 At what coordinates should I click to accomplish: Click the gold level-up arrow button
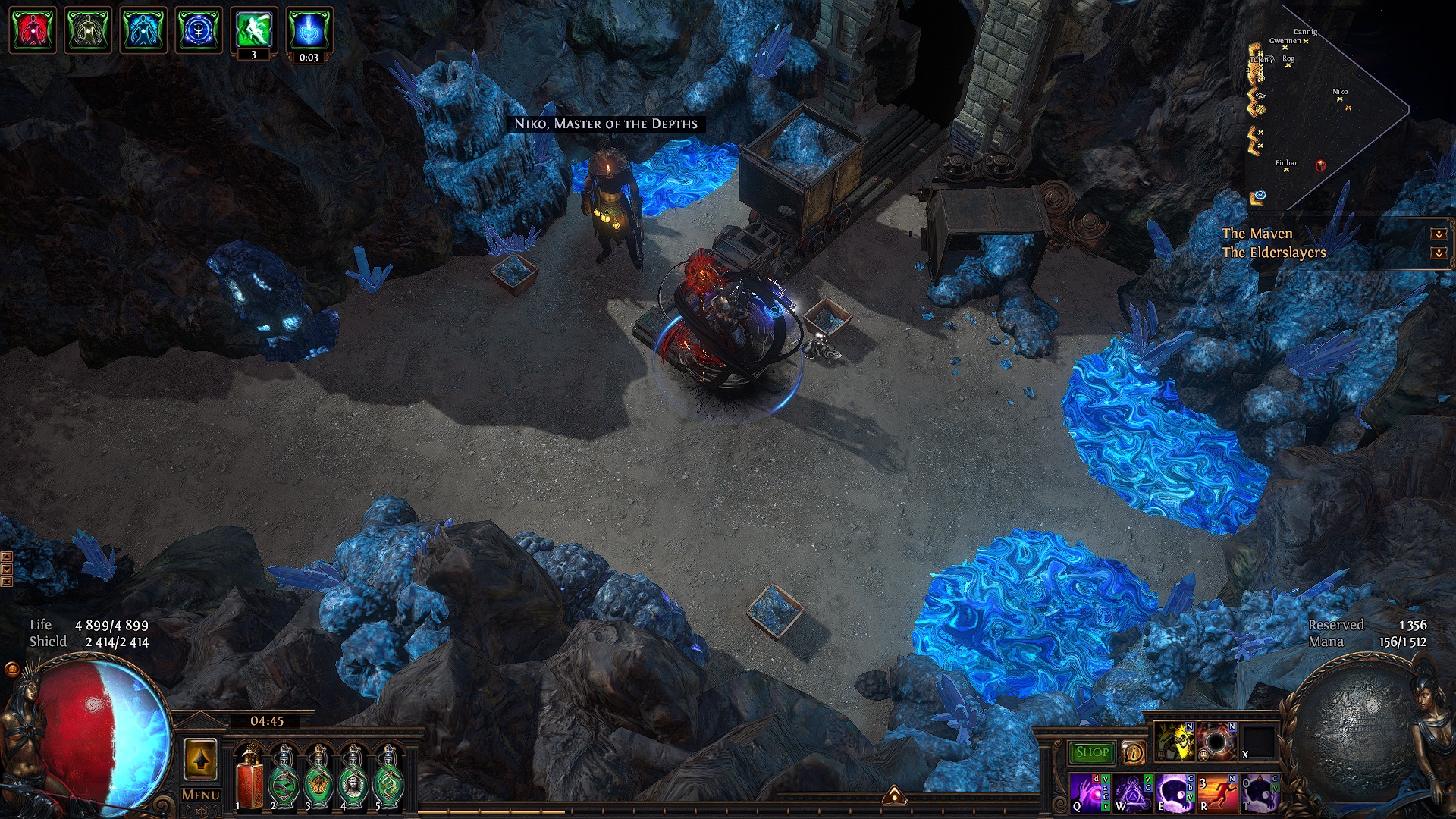click(200, 759)
